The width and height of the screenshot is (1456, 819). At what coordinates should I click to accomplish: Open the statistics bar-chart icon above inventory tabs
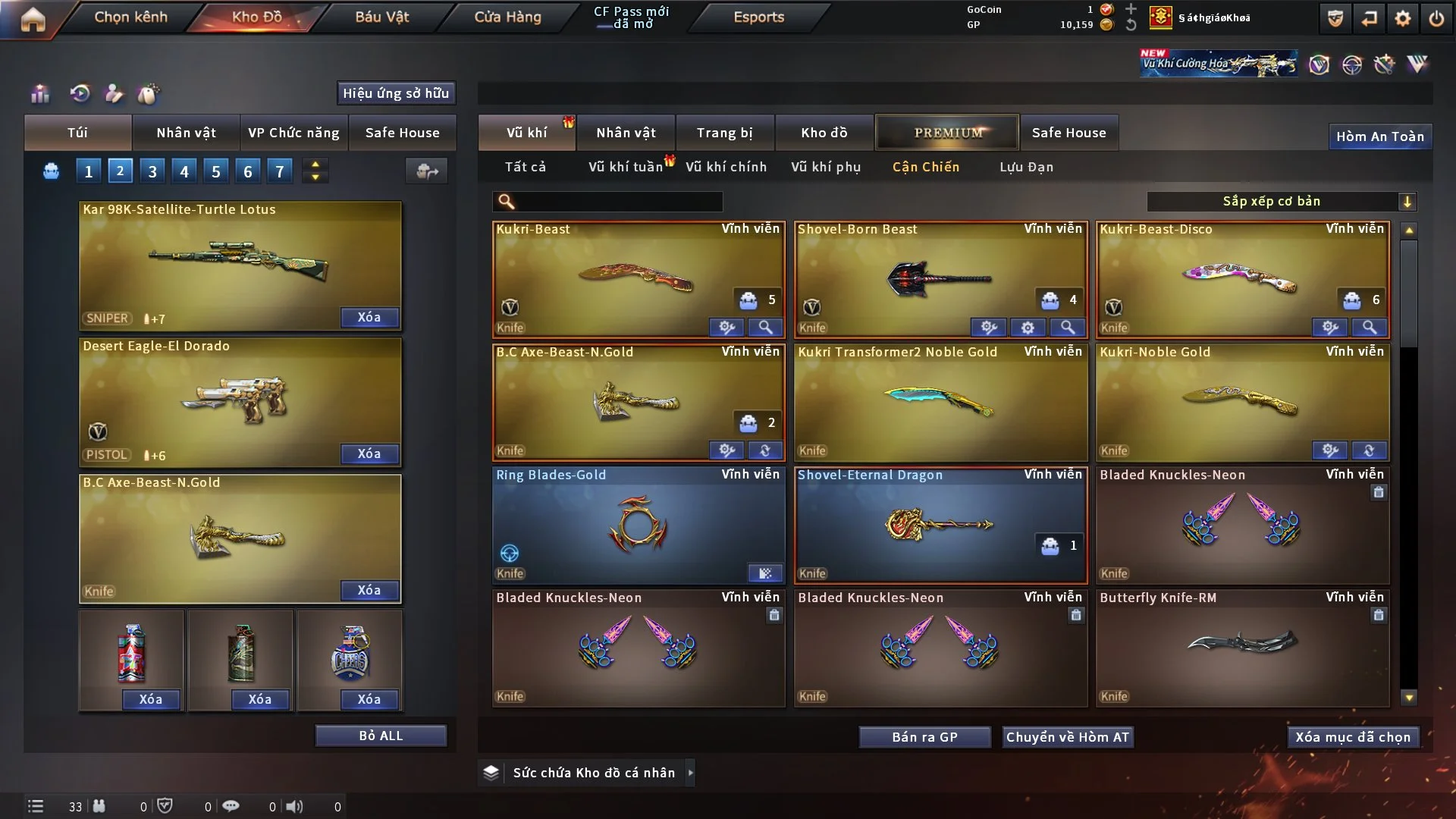39,94
